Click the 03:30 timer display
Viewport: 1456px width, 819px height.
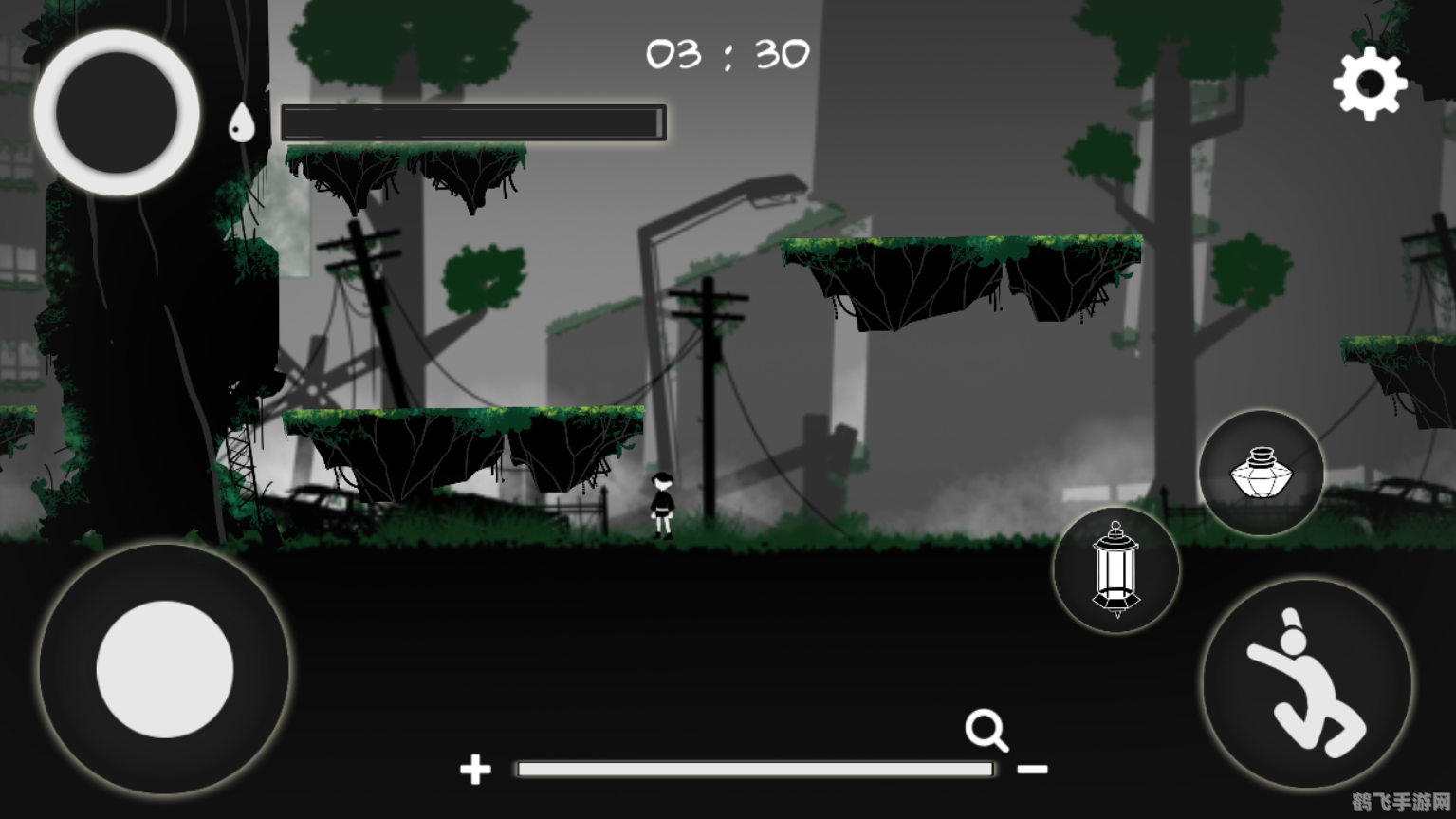click(728, 54)
